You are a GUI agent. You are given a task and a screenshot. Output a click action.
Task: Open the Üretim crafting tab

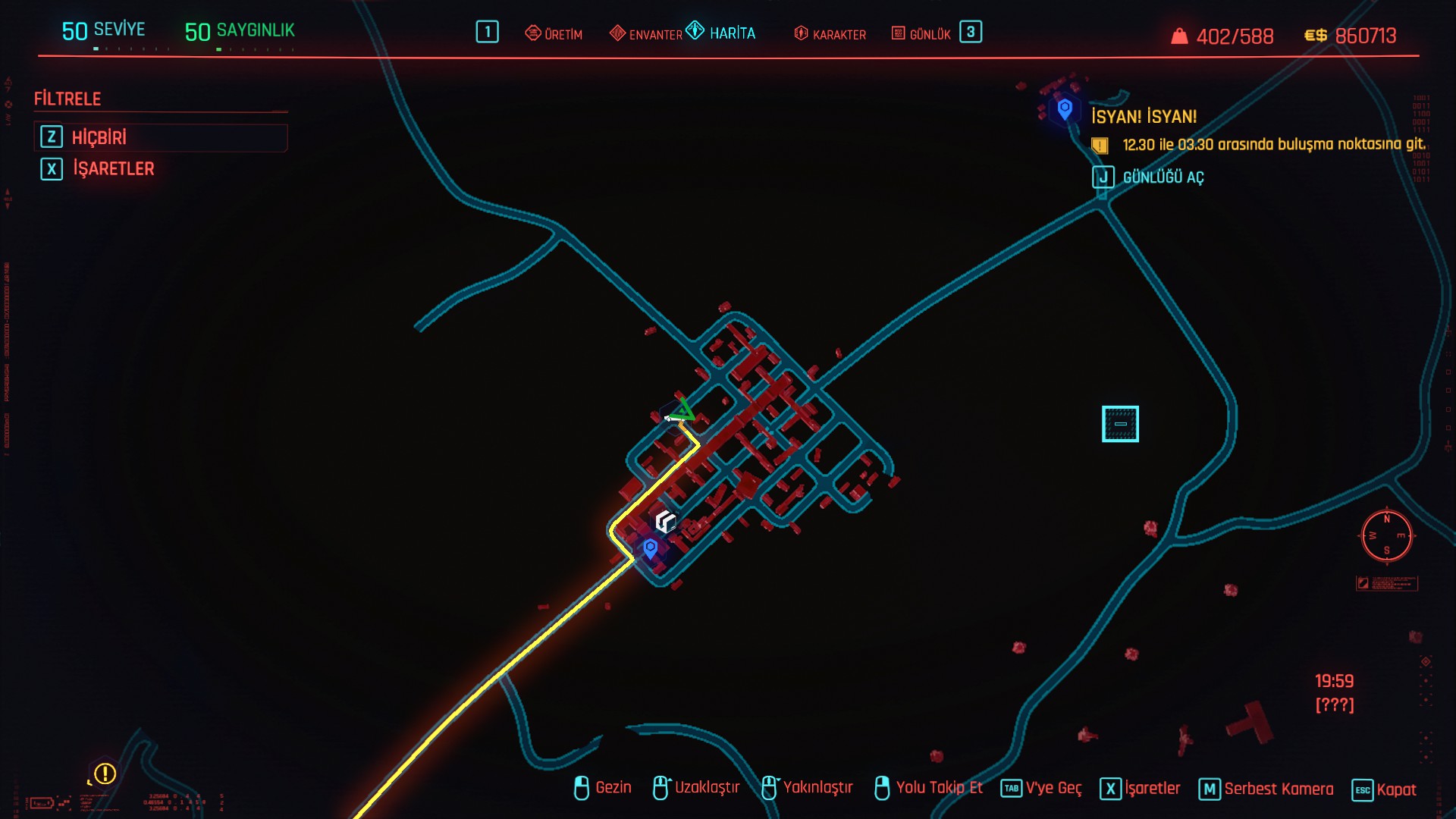point(554,34)
